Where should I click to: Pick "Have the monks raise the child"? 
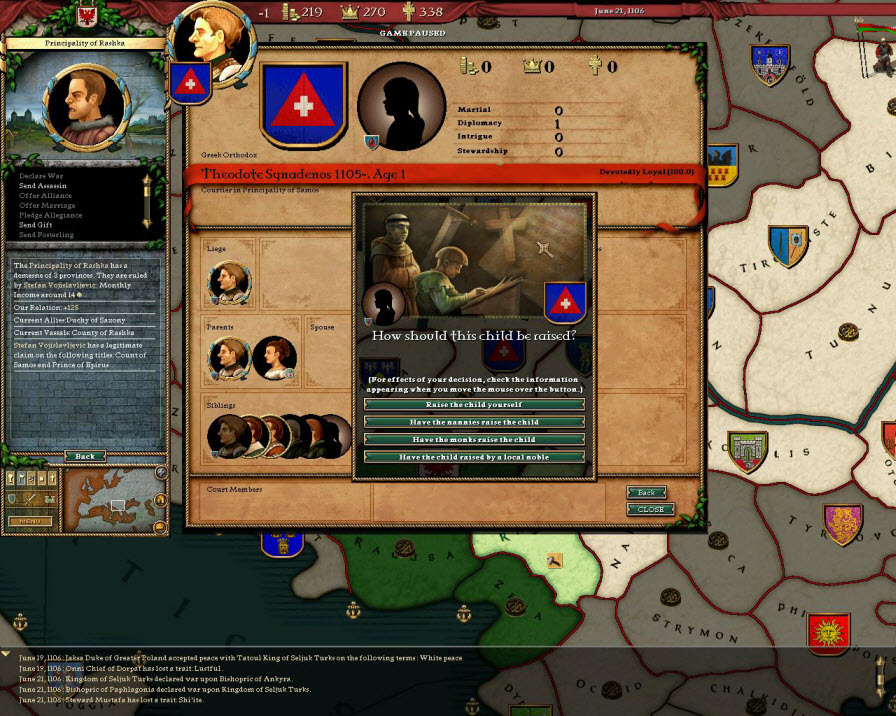click(473, 440)
